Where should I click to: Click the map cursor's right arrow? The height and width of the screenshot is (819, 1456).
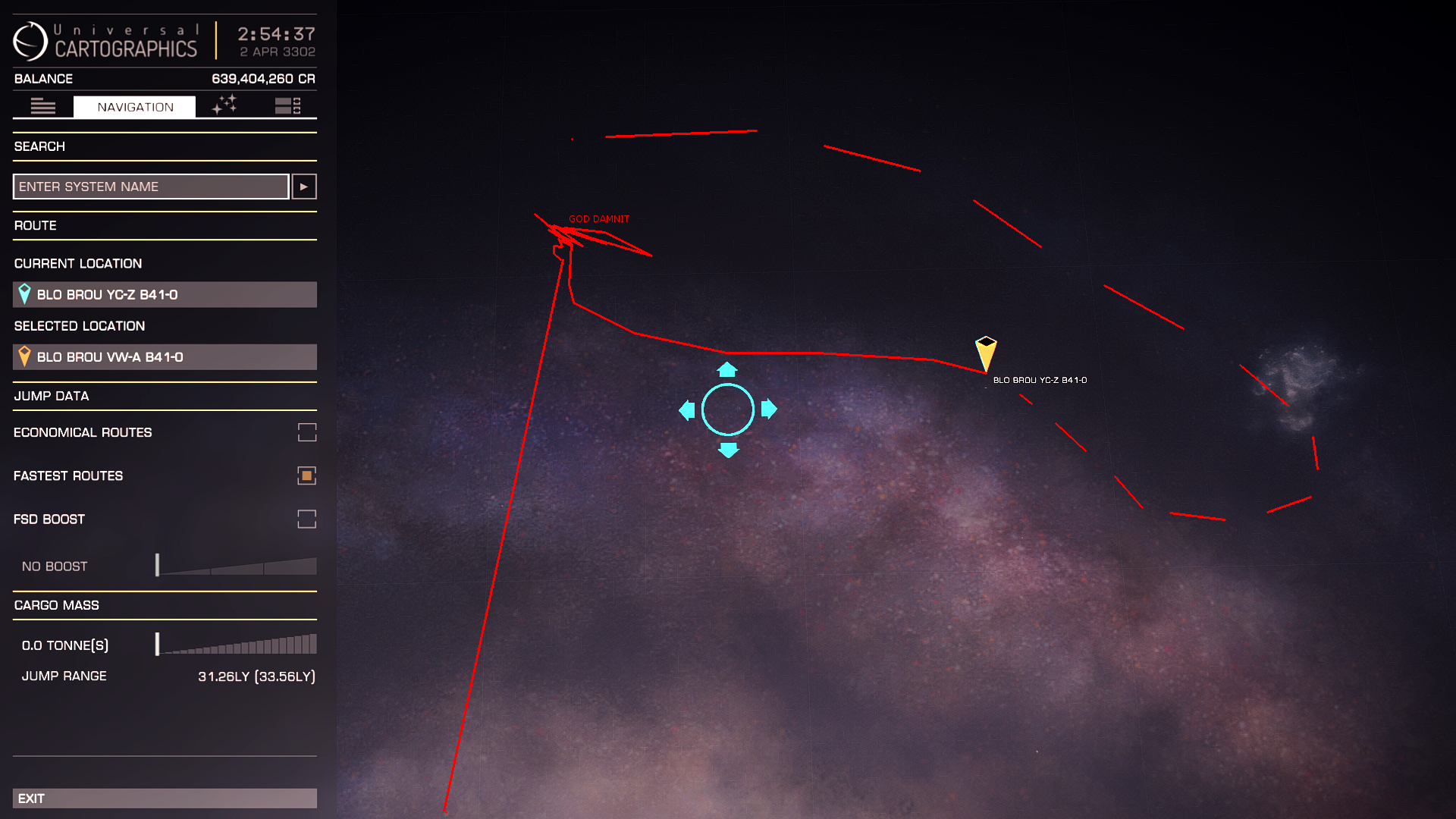pos(769,409)
